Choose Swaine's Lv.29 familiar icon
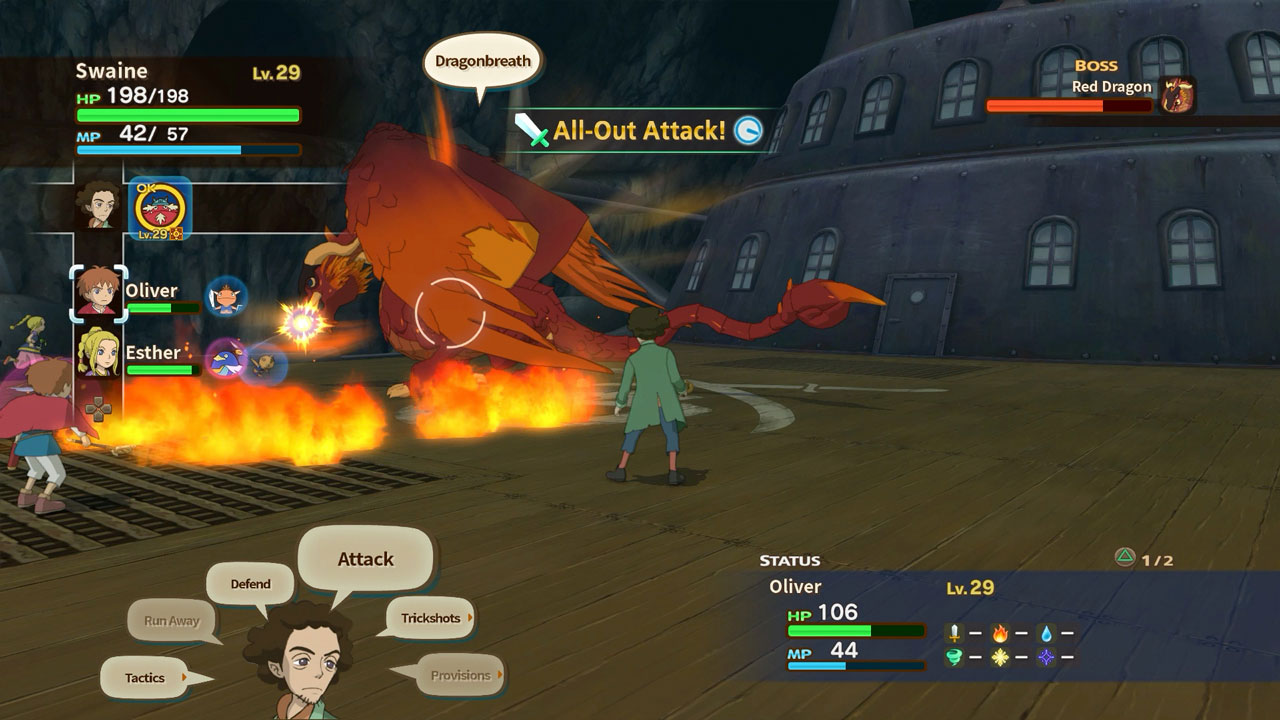The width and height of the screenshot is (1280, 720). tap(160, 209)
